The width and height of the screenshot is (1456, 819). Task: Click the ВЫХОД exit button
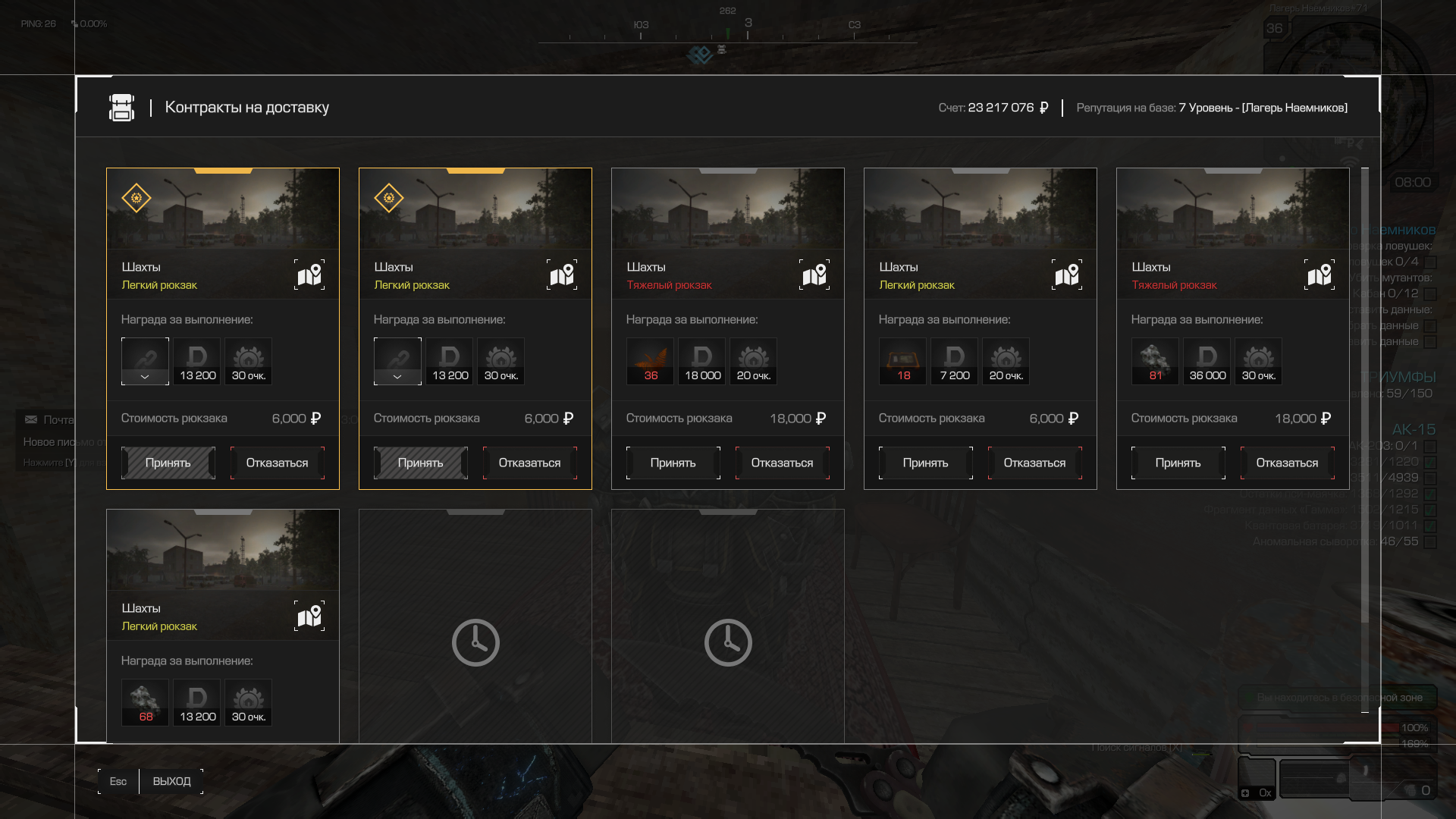171,781
